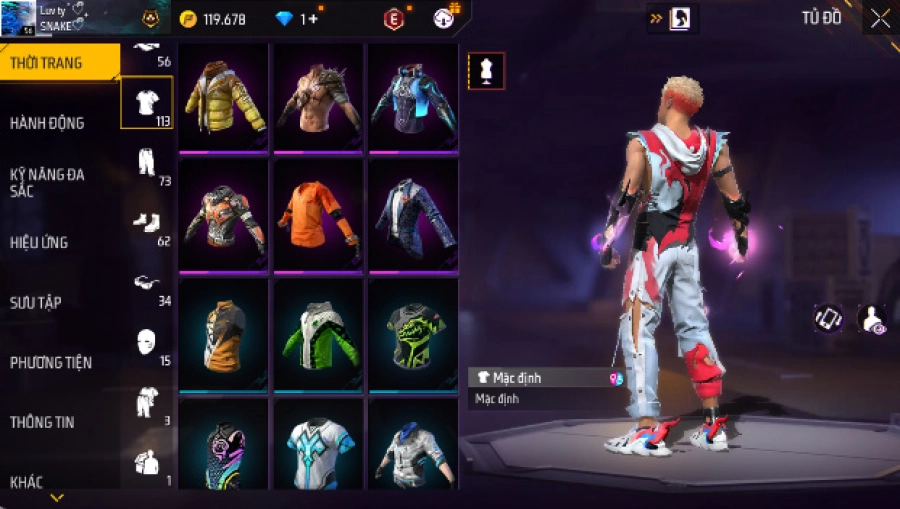This screenshot has width=900, height=509.
Task: Select the KỸ NĂNG ĐA SẮC tab
Action: tap(47, 182)
